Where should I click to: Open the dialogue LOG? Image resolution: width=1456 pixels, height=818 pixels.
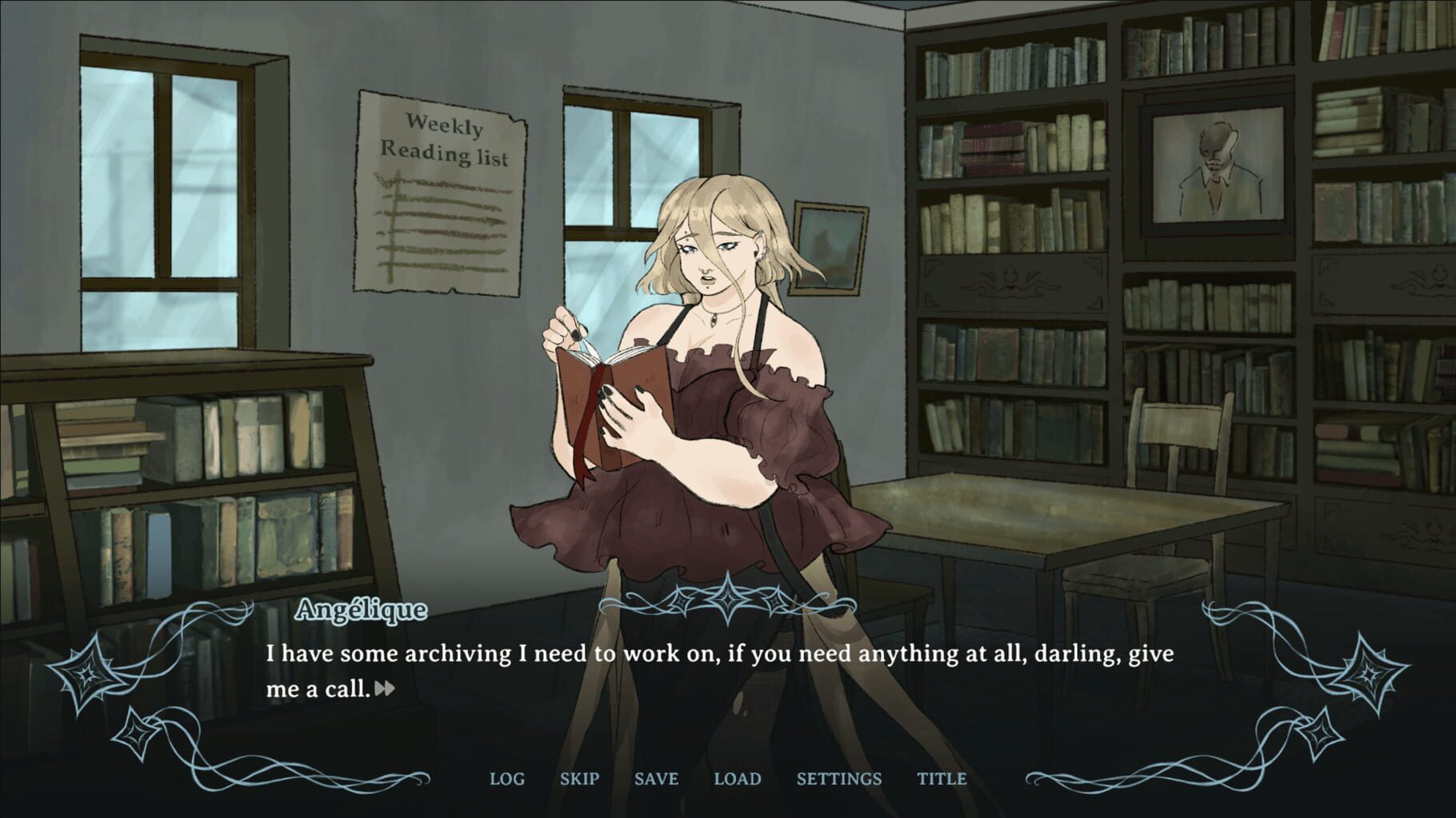508,779
